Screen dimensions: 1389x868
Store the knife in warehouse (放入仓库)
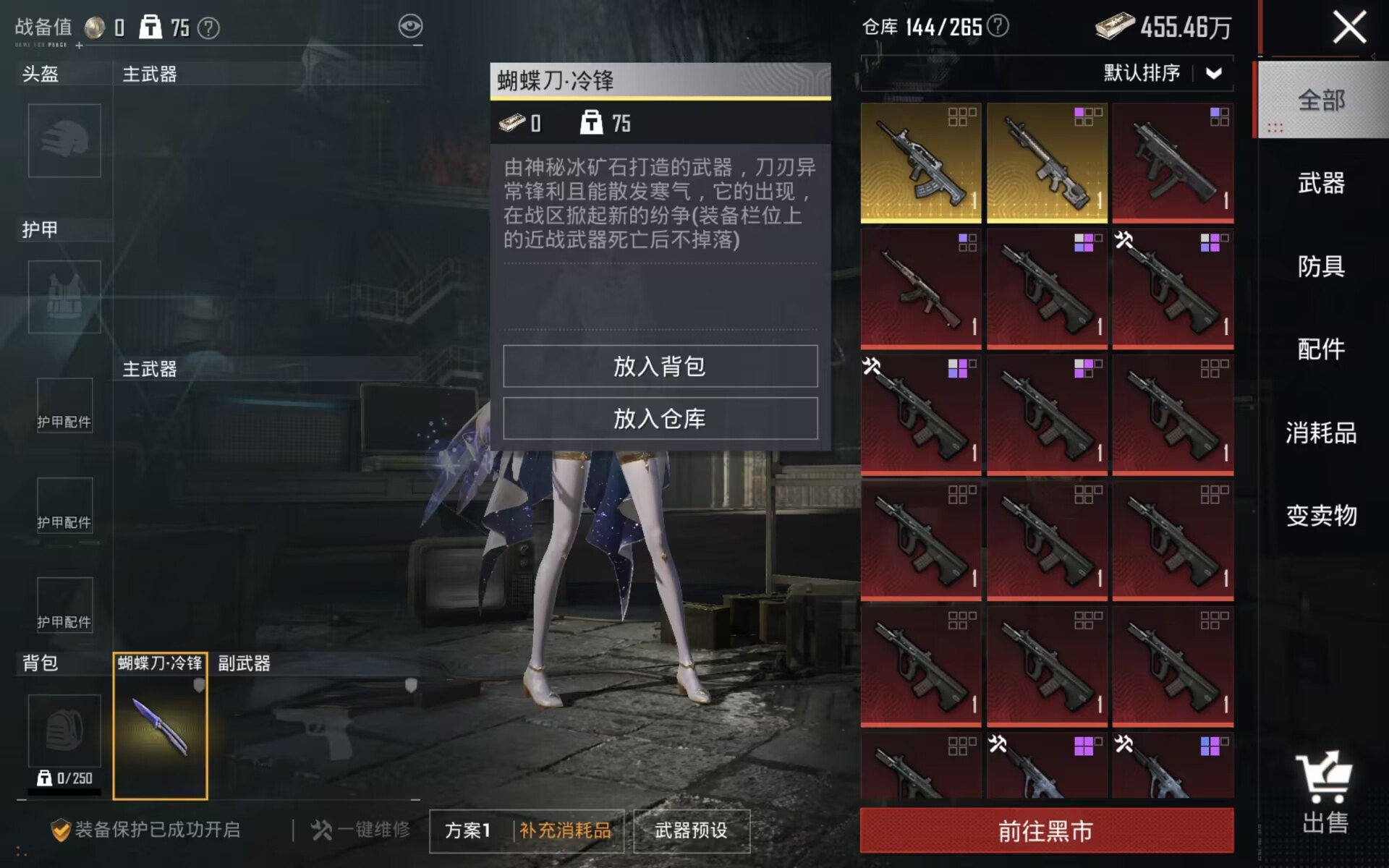660,418
